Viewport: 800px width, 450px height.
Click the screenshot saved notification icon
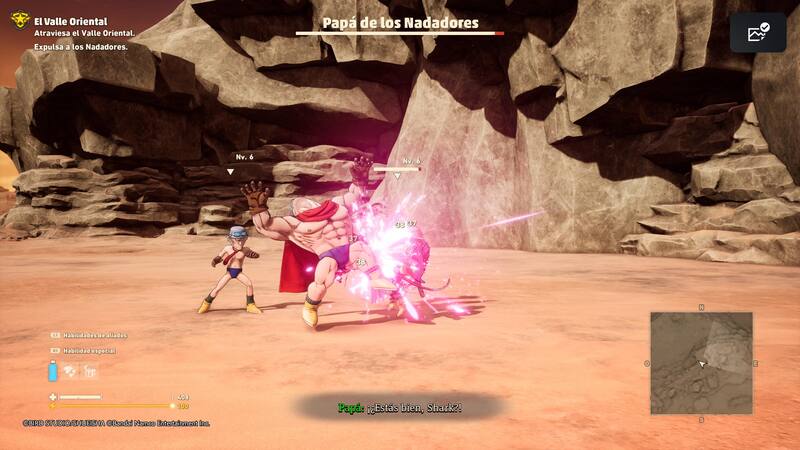pyautogui.click(x=757, y=32)
